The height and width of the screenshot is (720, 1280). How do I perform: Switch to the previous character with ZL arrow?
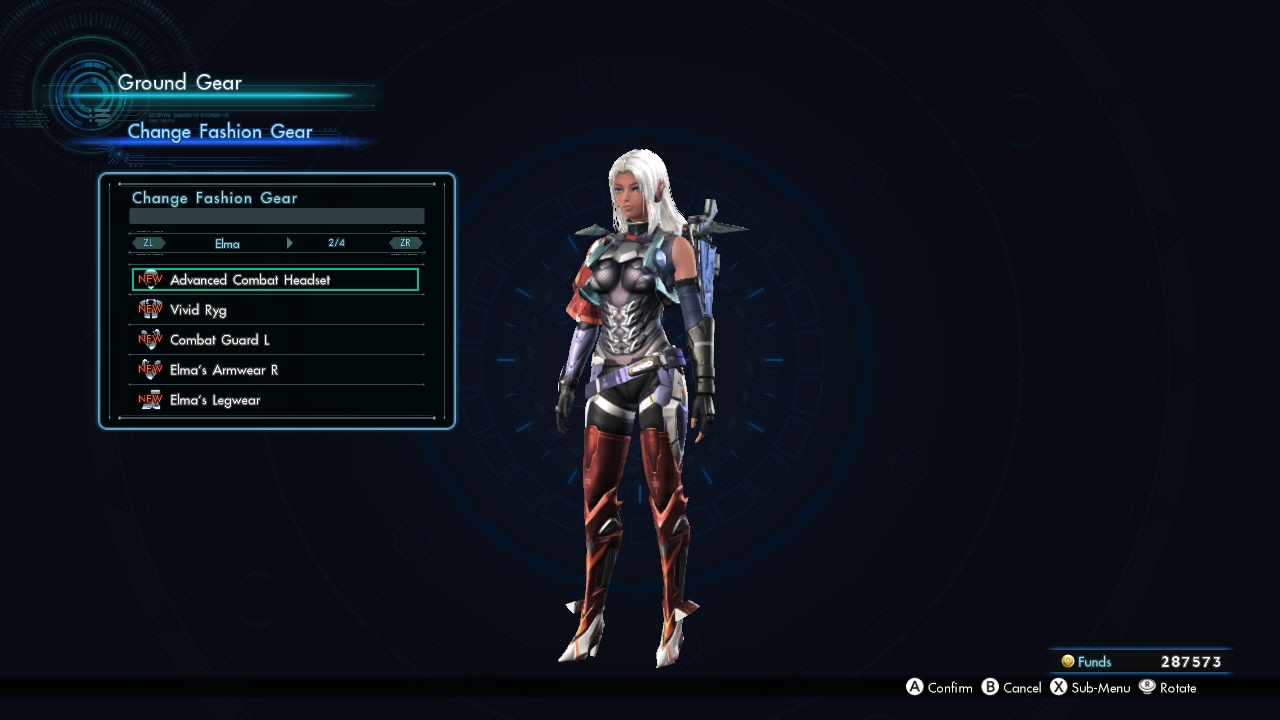pos(148,243)
